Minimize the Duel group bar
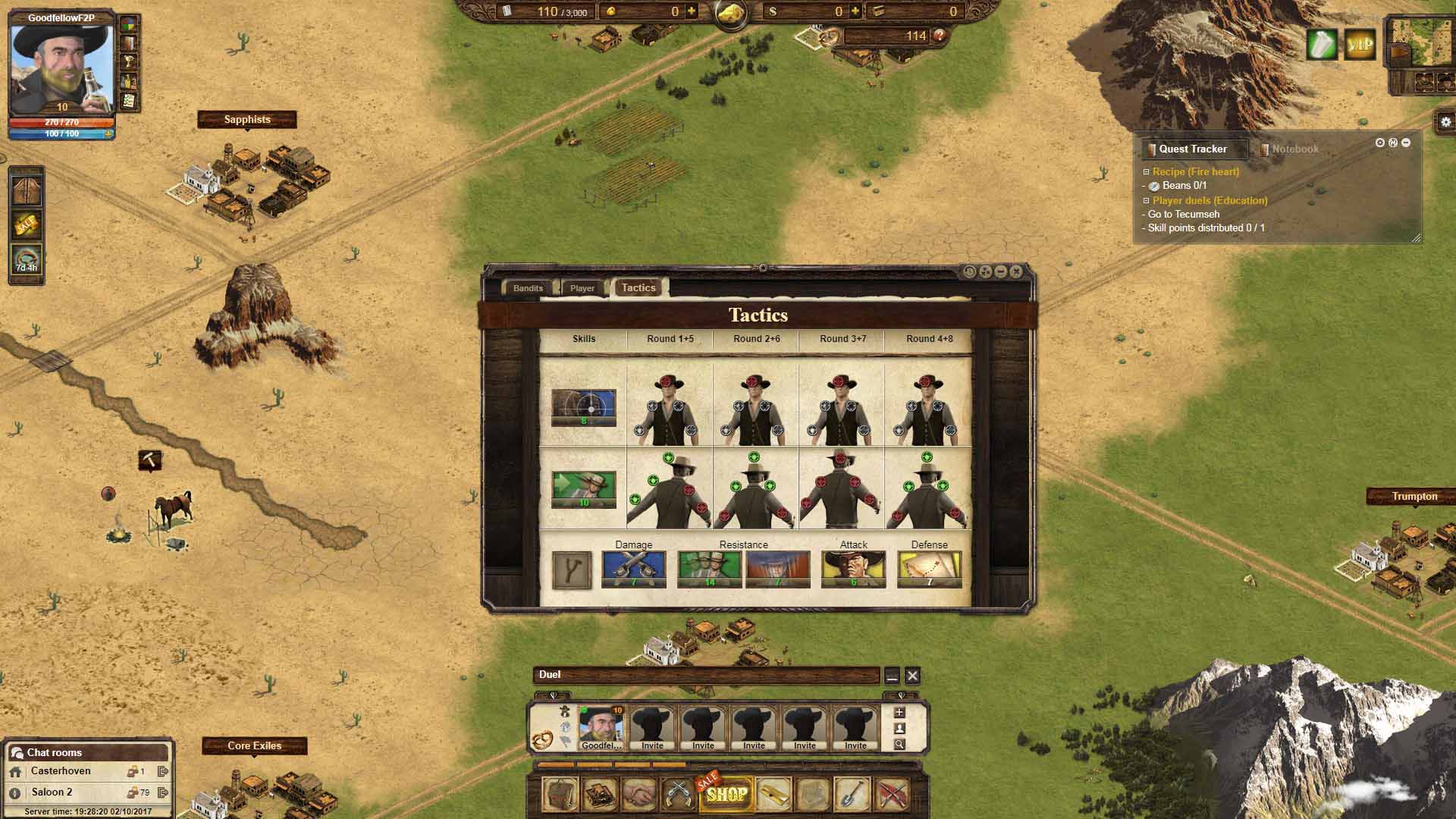This screenshot has width=1456, height=819. point(892,675)
